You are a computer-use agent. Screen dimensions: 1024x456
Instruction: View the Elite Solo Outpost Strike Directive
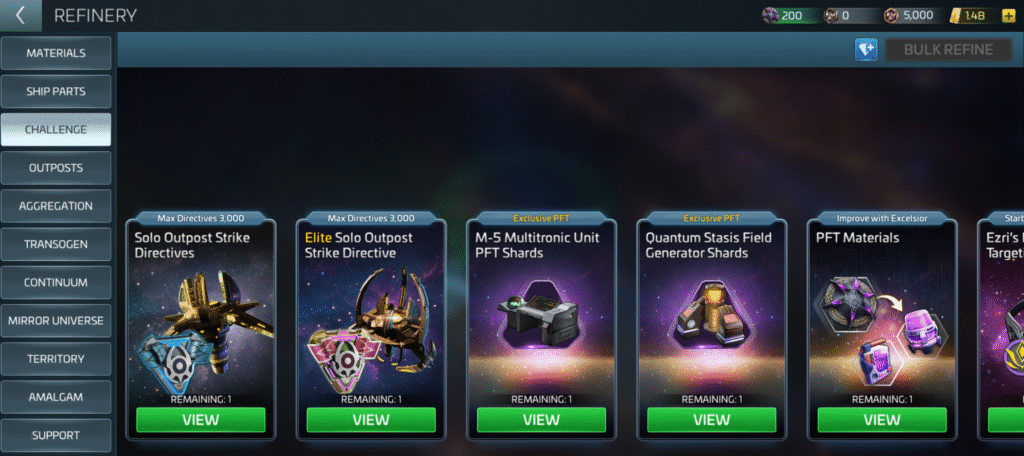[371, 420]
